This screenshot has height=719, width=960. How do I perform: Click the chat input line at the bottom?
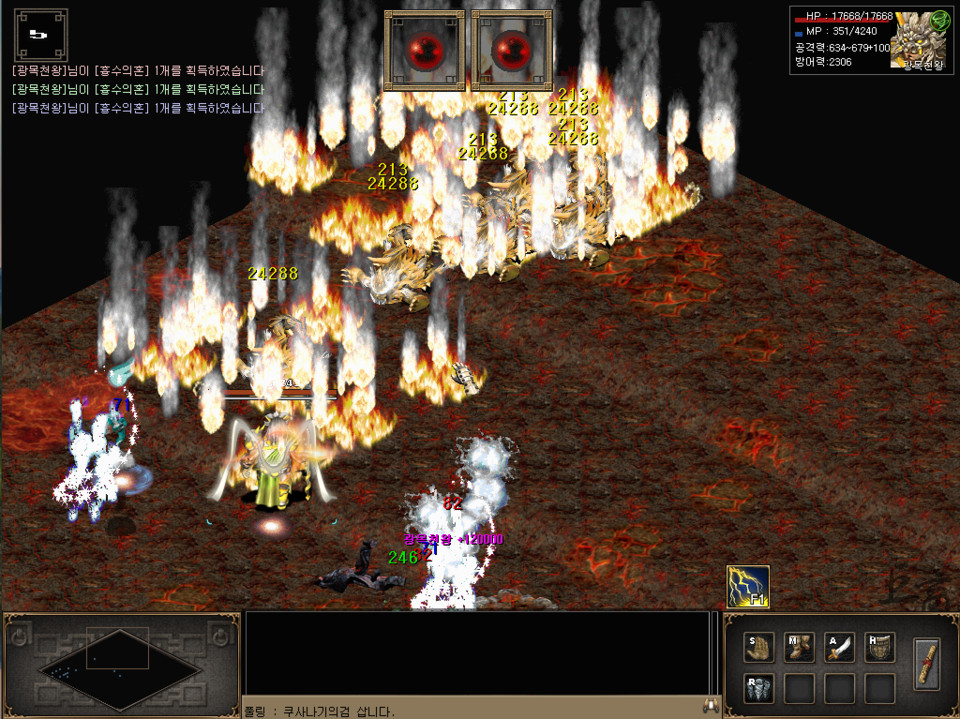point(470,711)
